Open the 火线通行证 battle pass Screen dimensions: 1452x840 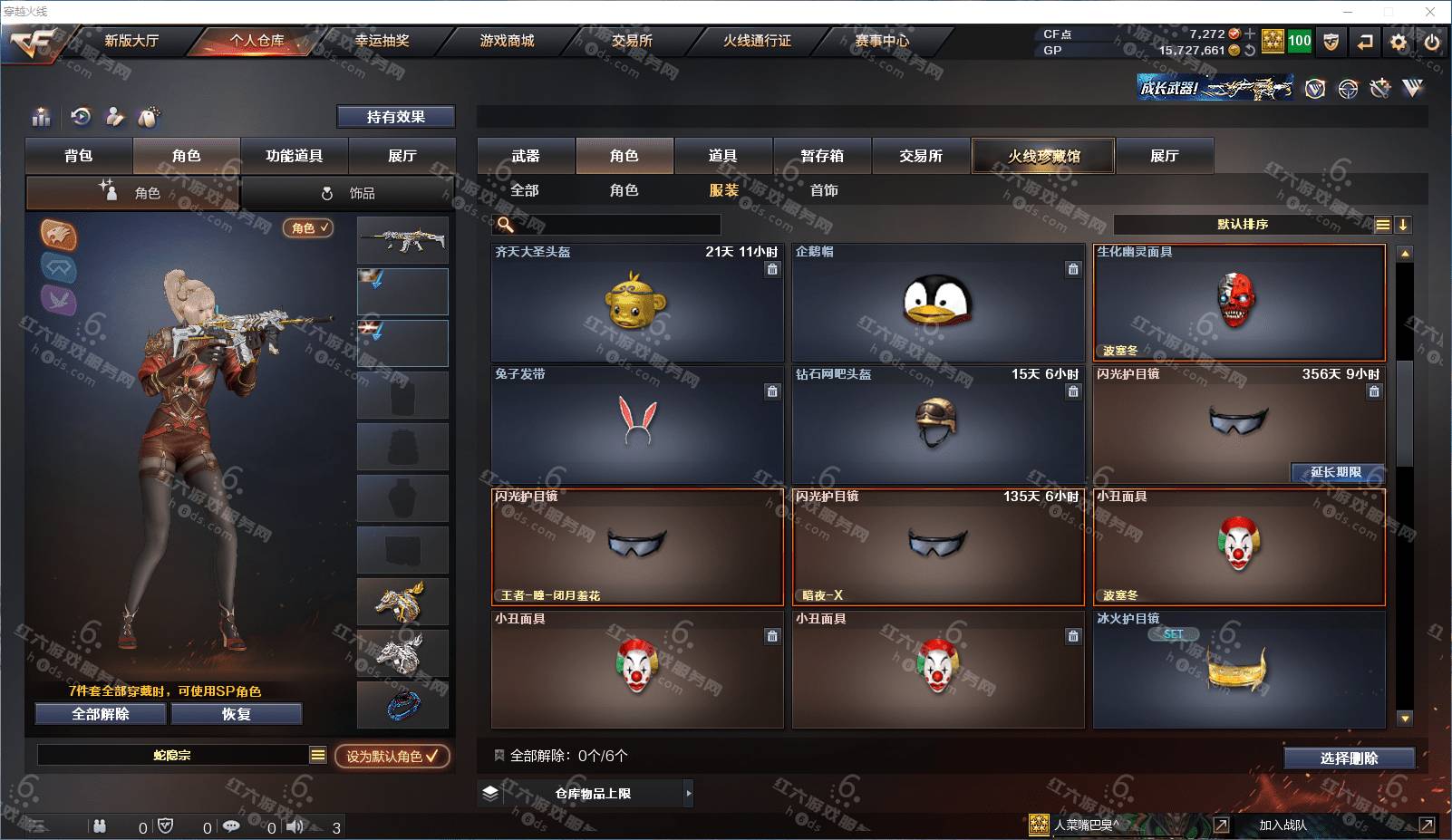tap(757, 41)
